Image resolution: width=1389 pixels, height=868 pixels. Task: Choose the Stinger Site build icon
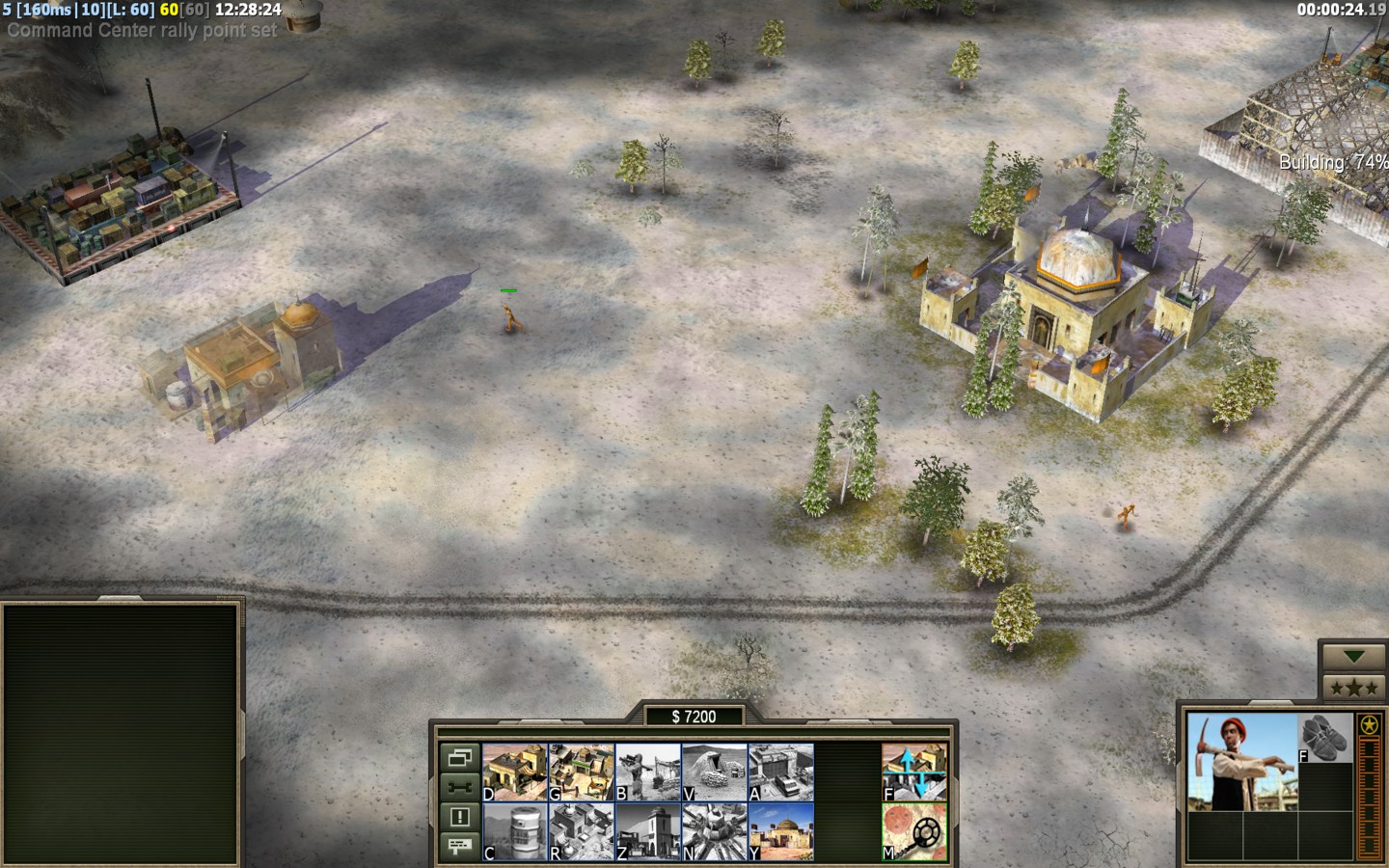click(647, 772)
